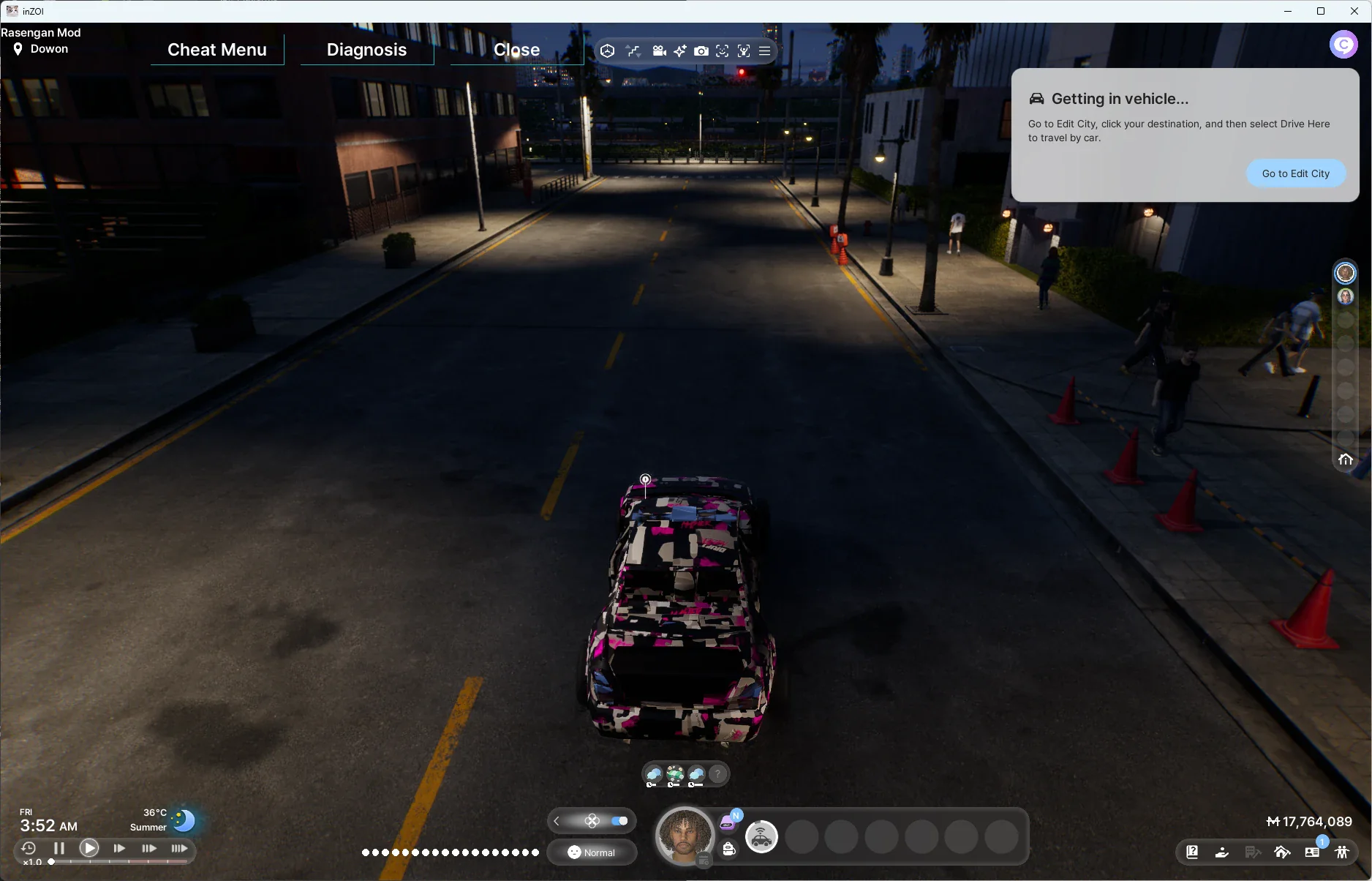Click the rewind clock history icon

[29, 848]
